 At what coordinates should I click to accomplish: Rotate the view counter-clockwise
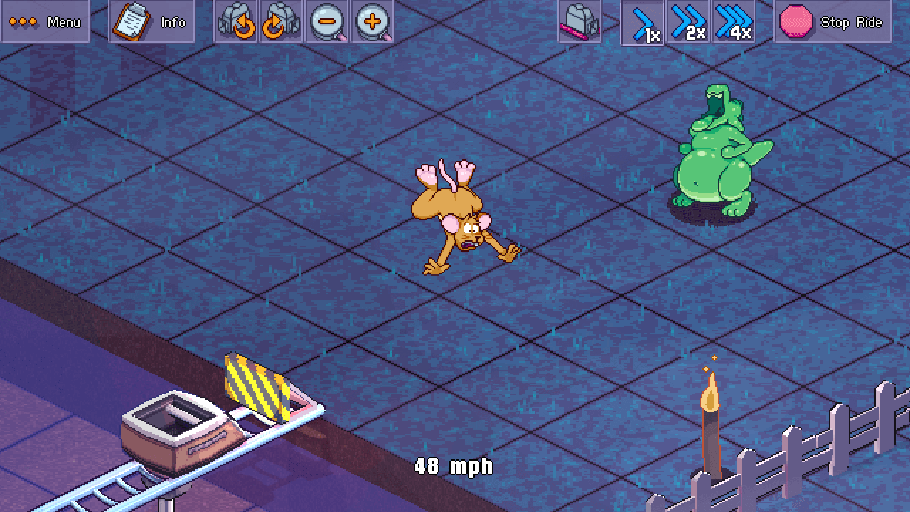237,21
